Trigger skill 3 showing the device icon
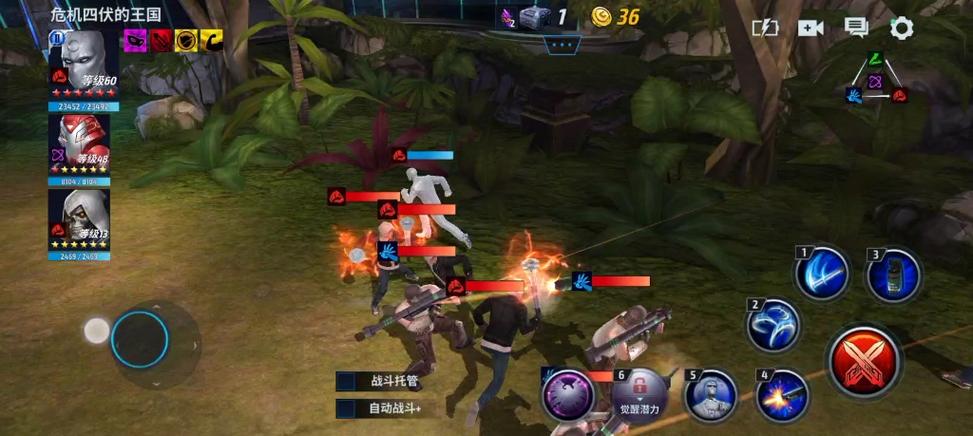Viewport: 973px width, 436px height. pos(892,275)
